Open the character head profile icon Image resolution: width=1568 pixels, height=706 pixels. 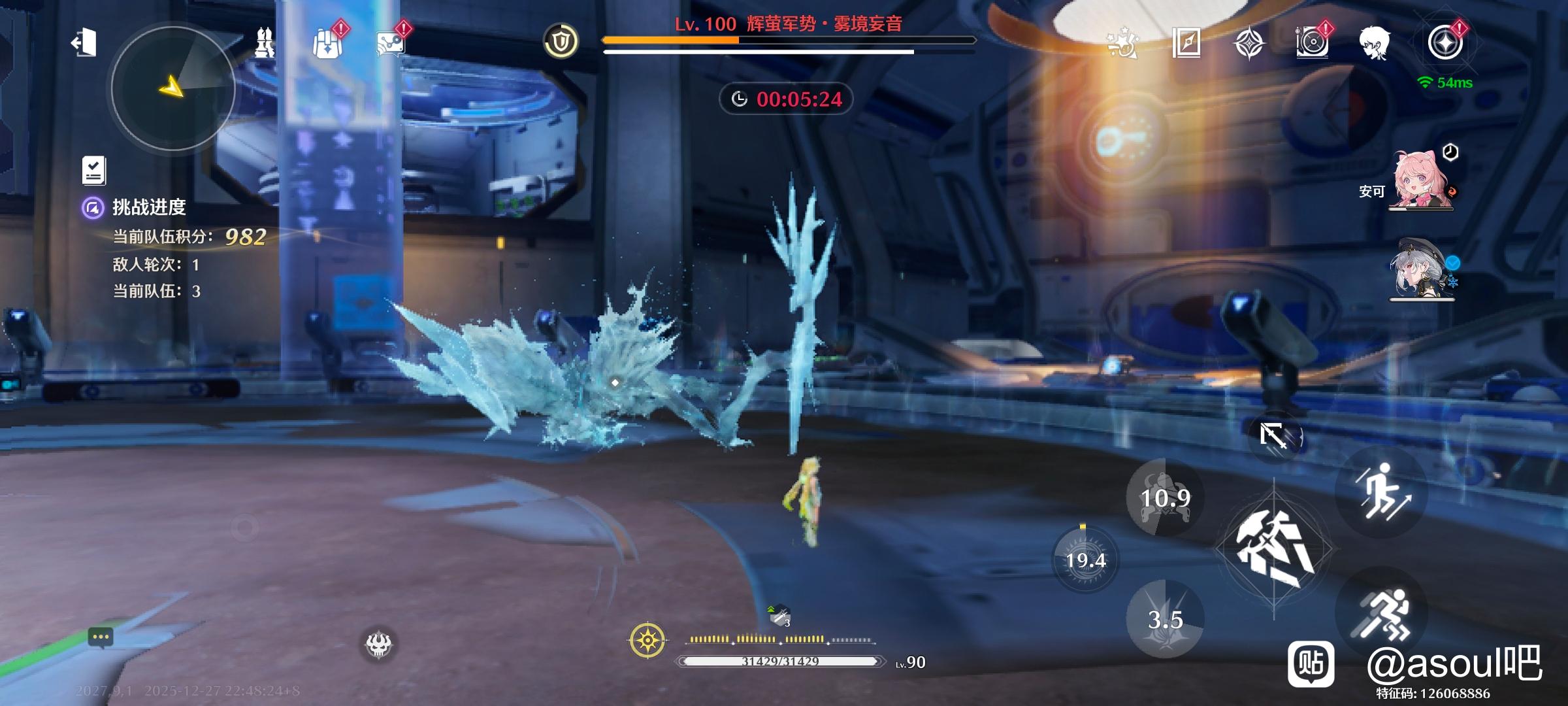click(1375, 44)
